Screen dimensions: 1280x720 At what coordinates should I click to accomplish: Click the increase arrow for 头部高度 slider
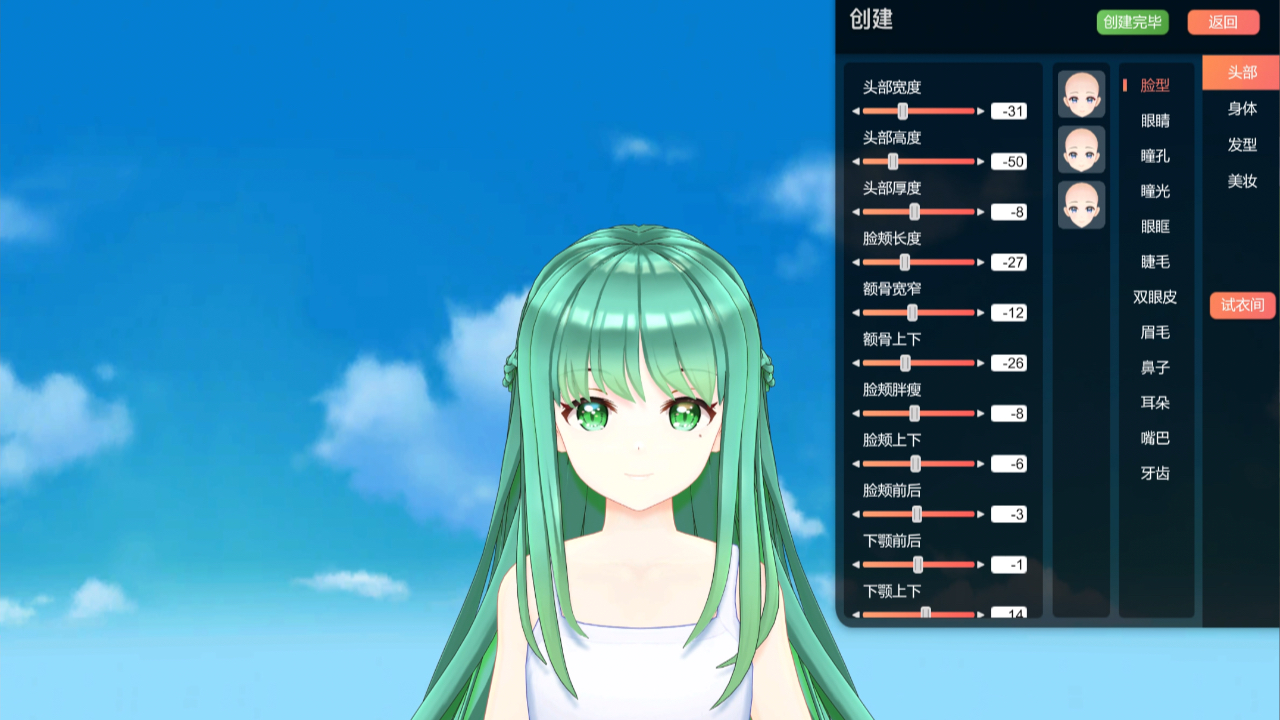coord(981,161)
